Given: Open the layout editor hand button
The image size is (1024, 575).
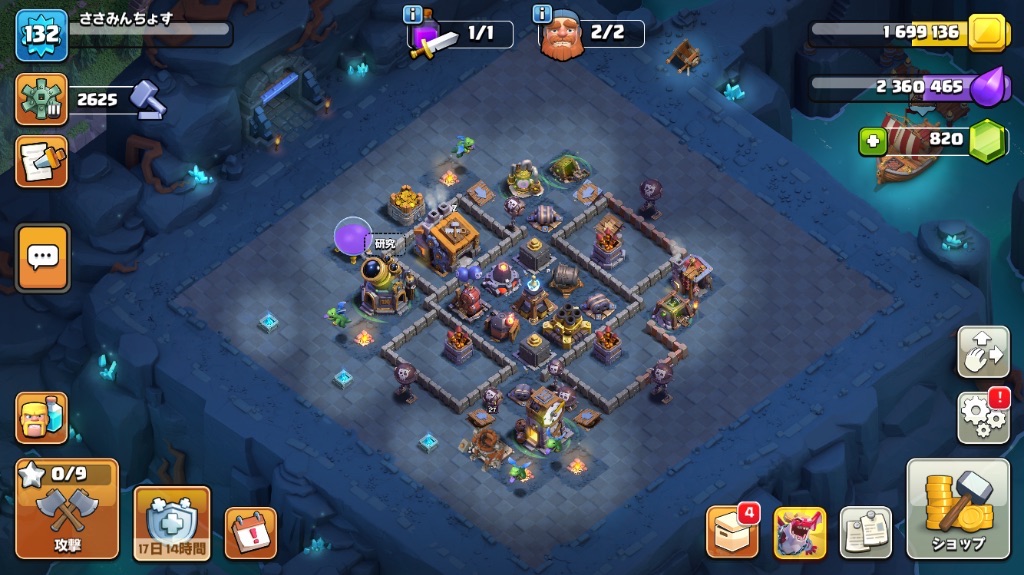Looking at the screenshot, I should pos(982,351).
